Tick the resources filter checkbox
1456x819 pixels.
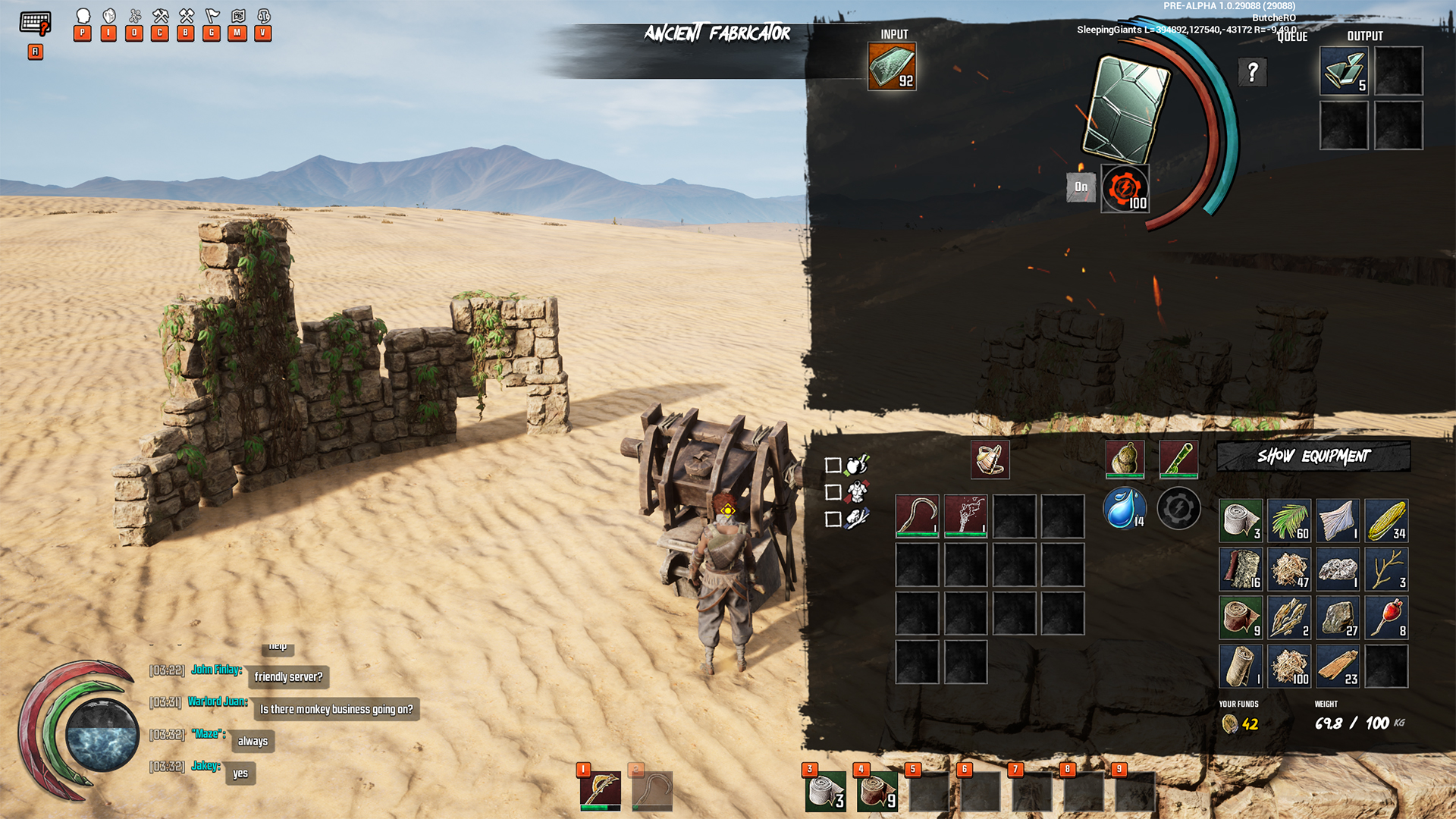(833, 519)
